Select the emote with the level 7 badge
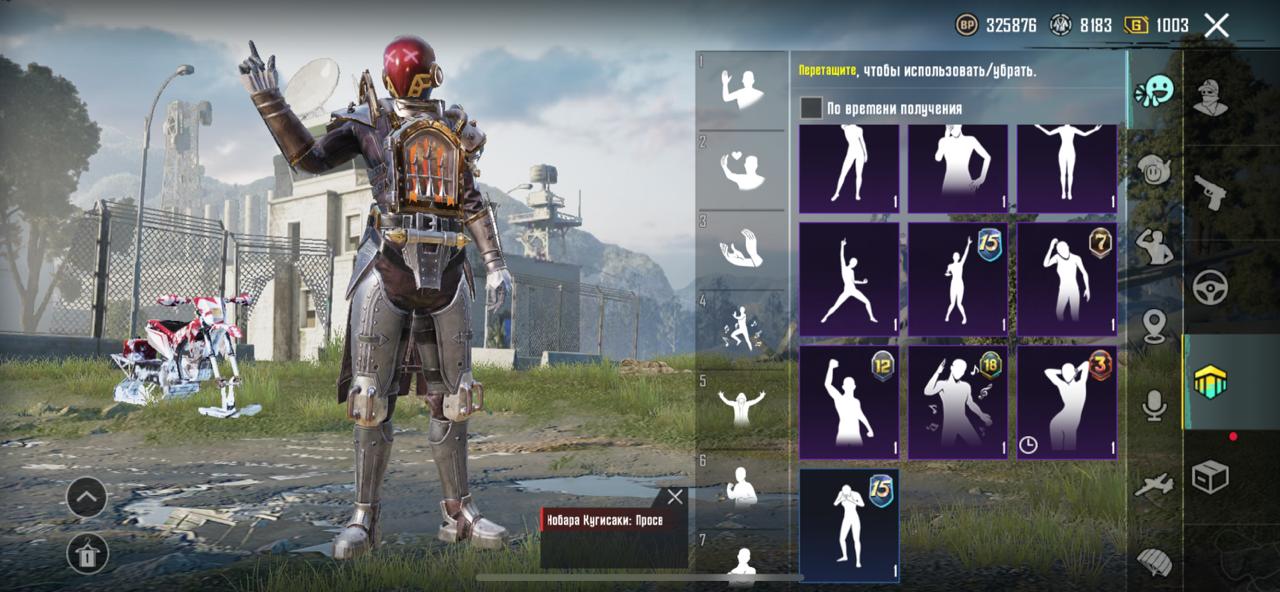 click(1066, 278)
